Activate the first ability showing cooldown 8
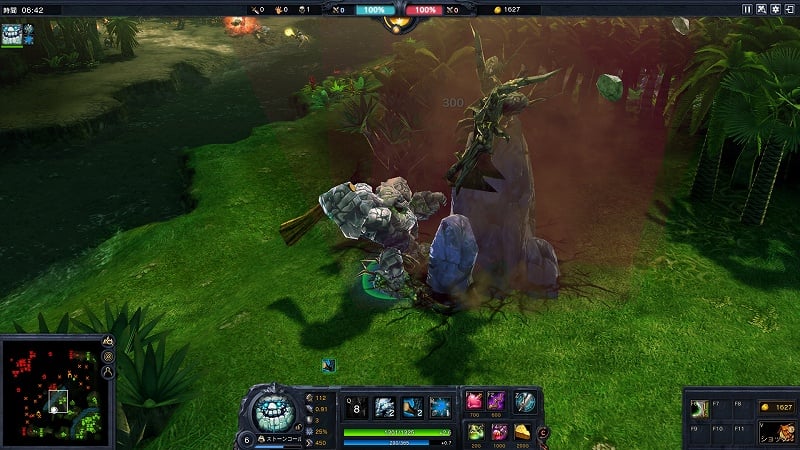This screenshot has width=800, height=450. coord(356,406)
